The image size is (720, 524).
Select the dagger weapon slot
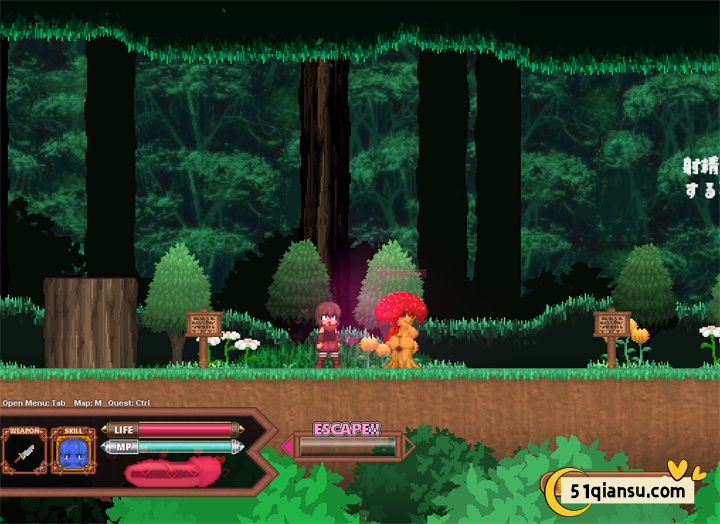[x=24, y=455]
